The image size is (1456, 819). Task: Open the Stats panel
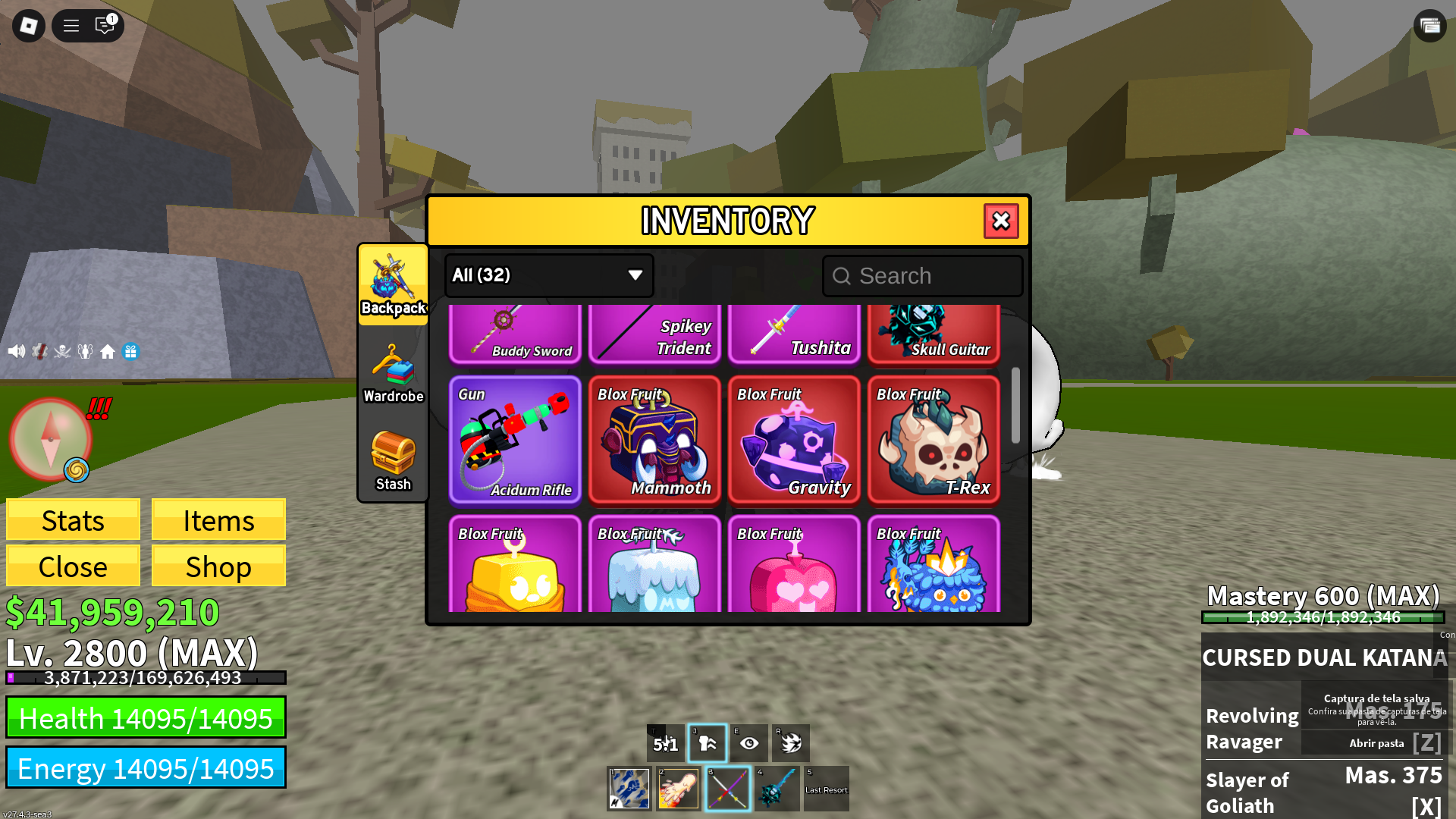tap(73, 520)
